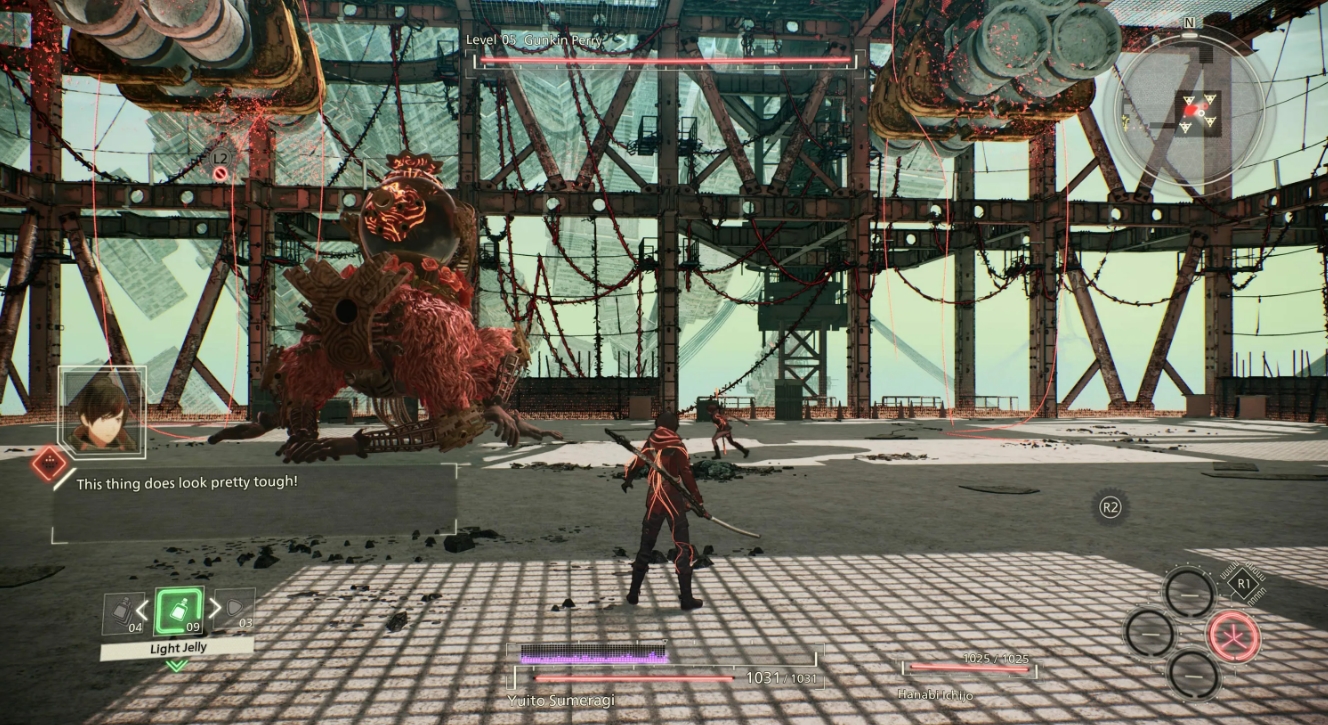Select the Light Jelly item icon
1328x725 pixels.
[x=178, y=610]
